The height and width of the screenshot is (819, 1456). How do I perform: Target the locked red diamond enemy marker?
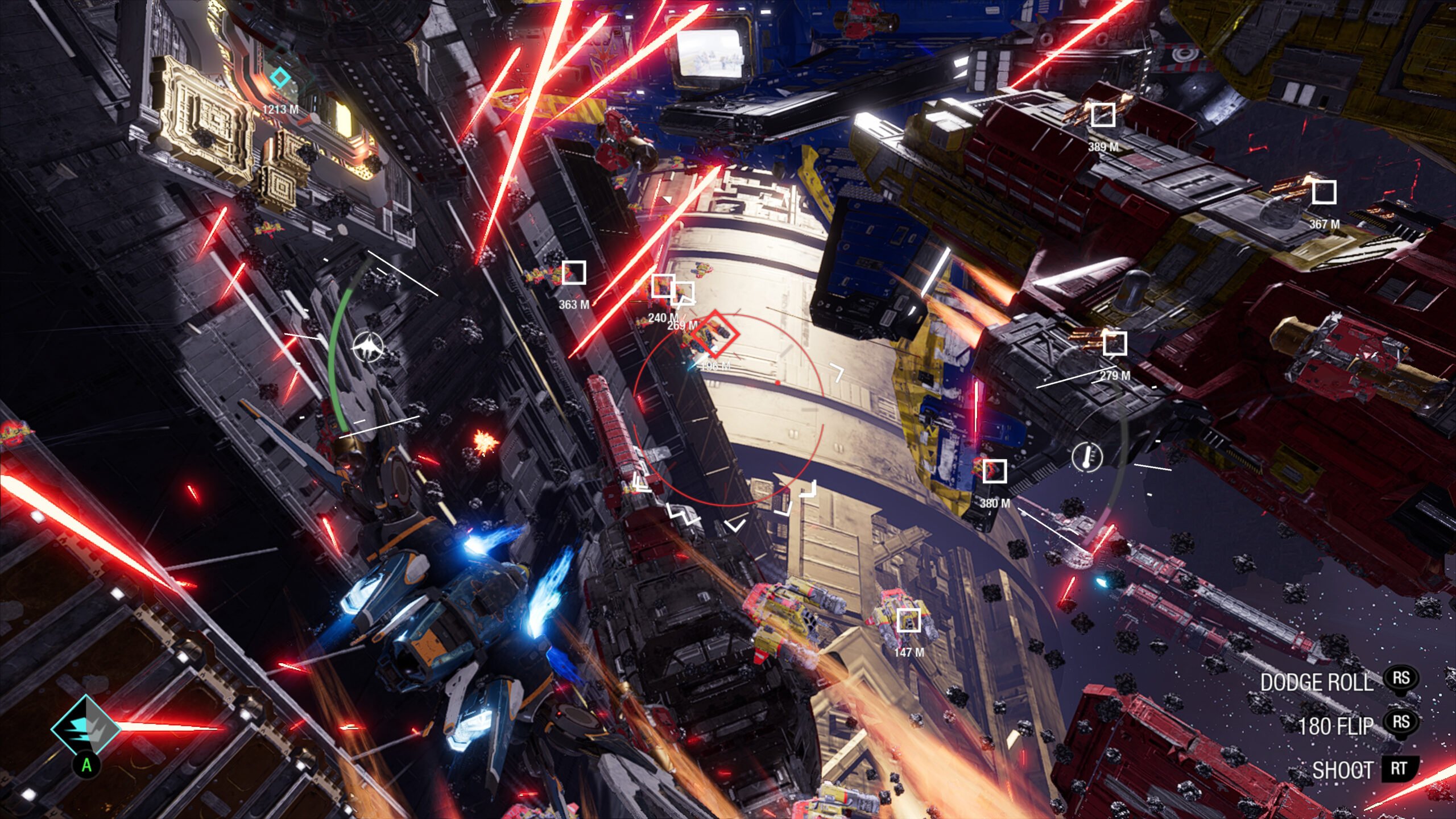pyautogui.click(x=715, y=334)
